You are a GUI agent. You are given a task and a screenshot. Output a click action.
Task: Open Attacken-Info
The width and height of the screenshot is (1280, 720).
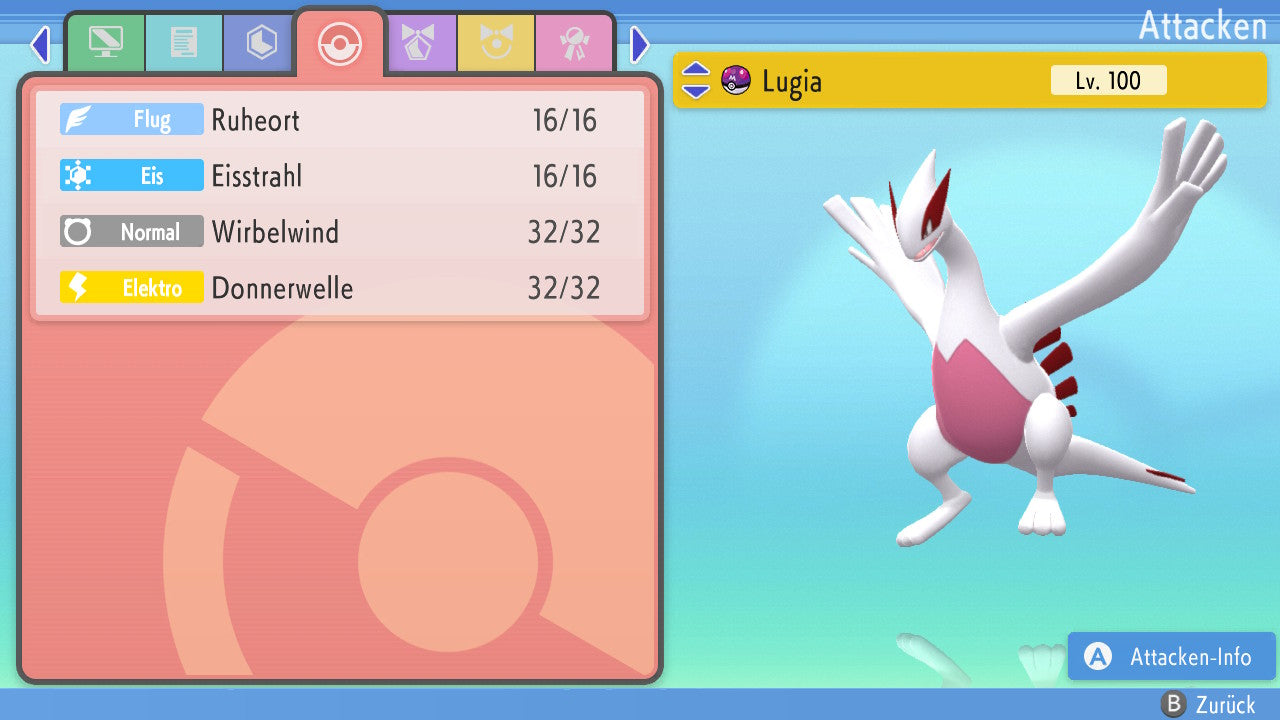point(1171,657)
